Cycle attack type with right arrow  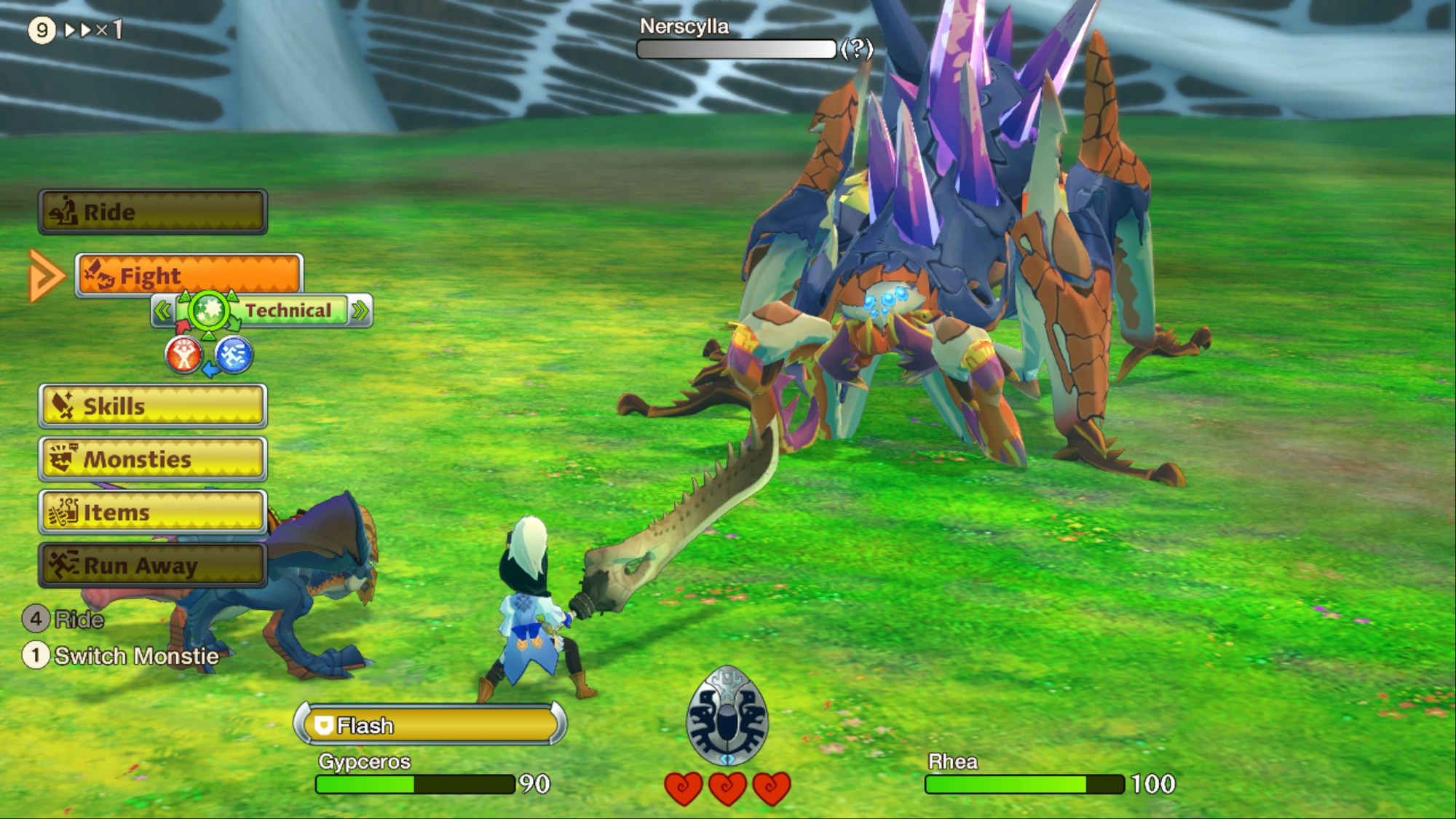(360, 312)
